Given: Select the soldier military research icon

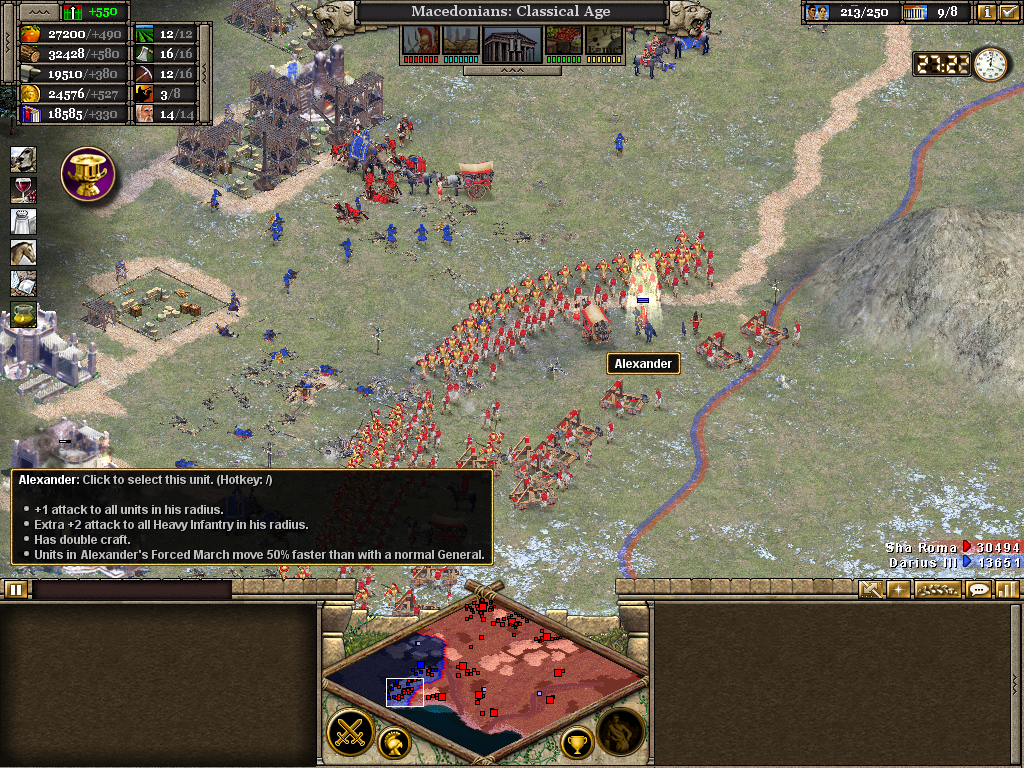Looking at the screenshot, I should [x=419, y=41].
